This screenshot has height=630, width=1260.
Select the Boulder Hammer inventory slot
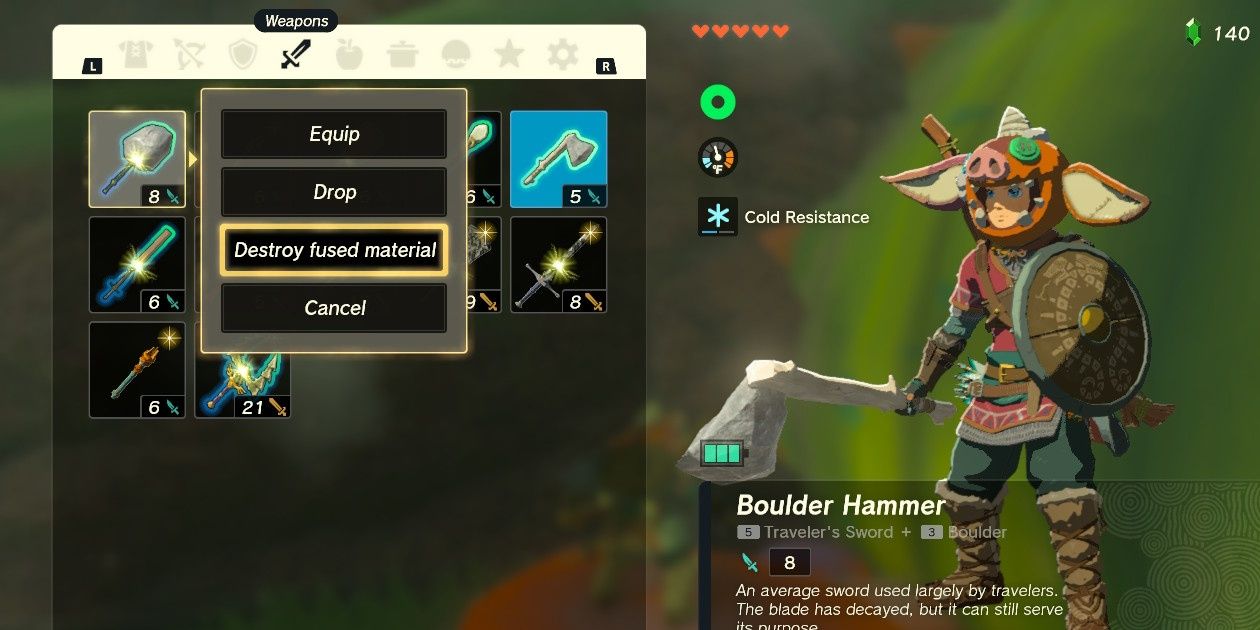[137, 159]
